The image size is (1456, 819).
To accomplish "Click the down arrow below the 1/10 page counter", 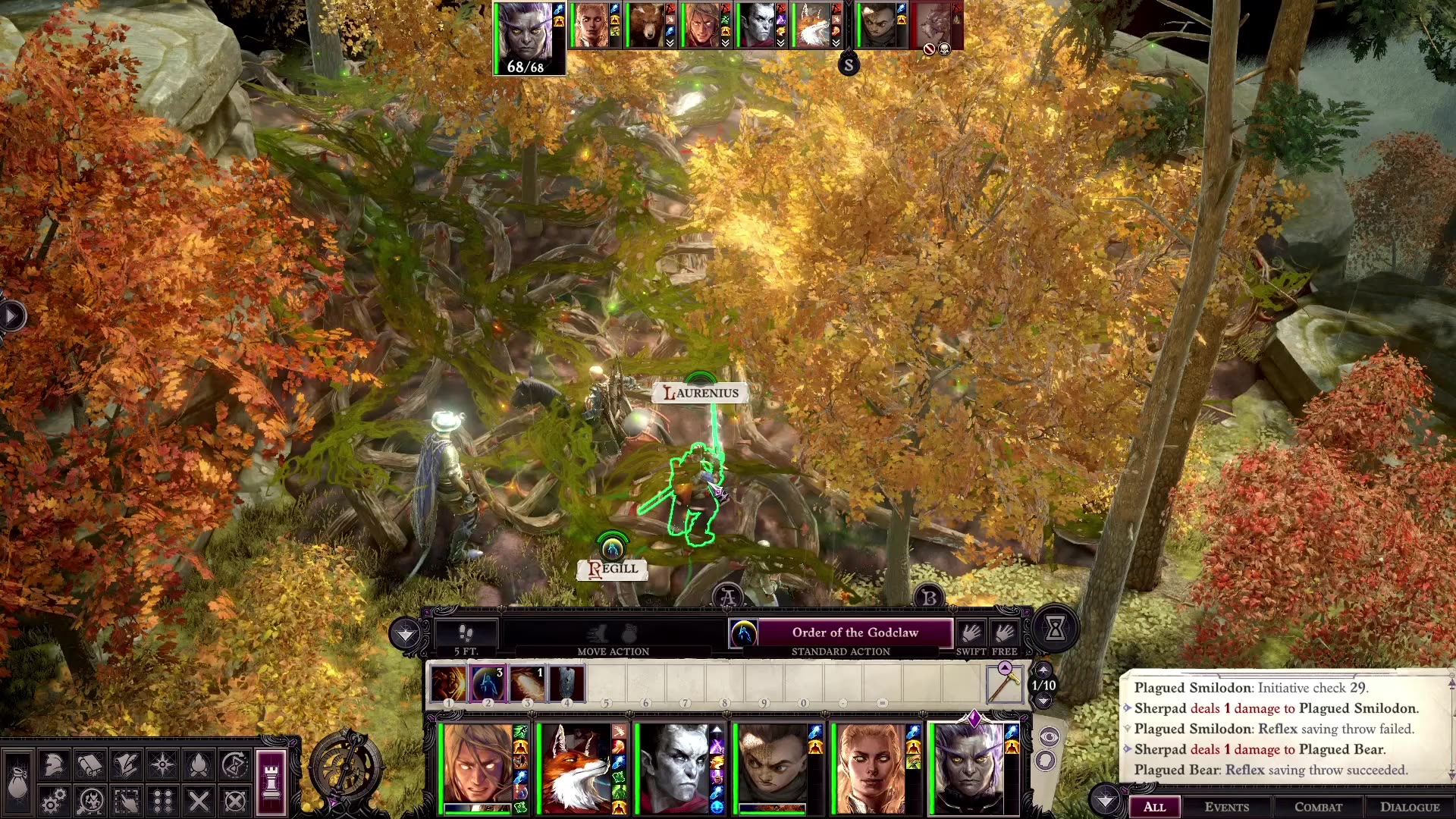I will pos(1043,701).
